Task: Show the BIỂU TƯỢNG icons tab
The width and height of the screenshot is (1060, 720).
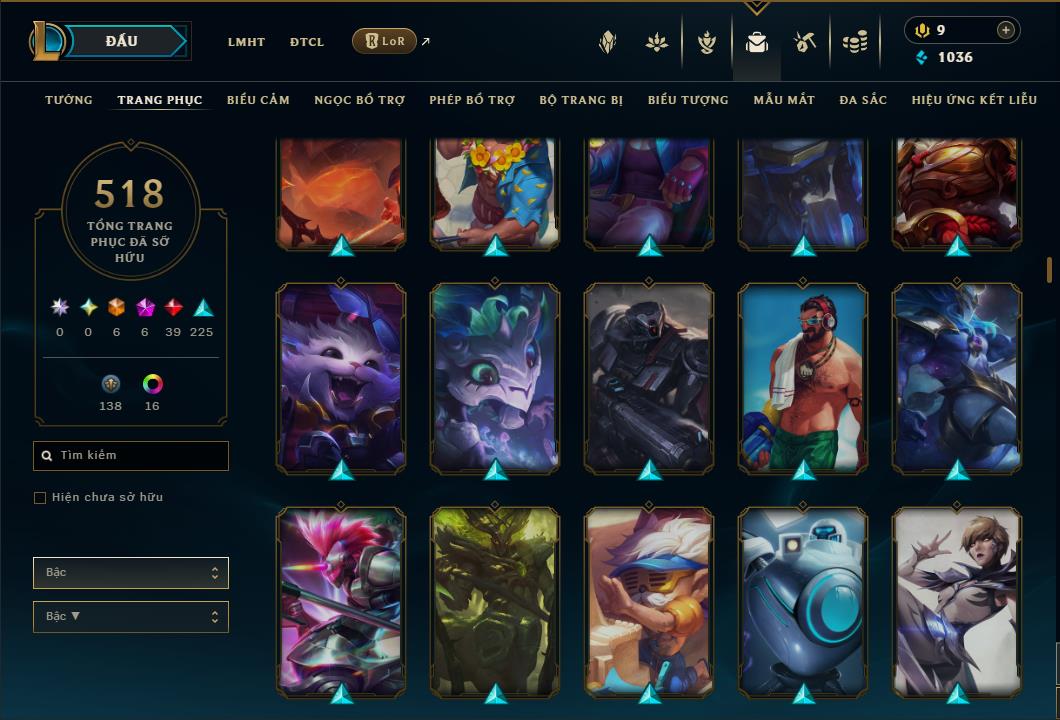Action: pos(688,100)
